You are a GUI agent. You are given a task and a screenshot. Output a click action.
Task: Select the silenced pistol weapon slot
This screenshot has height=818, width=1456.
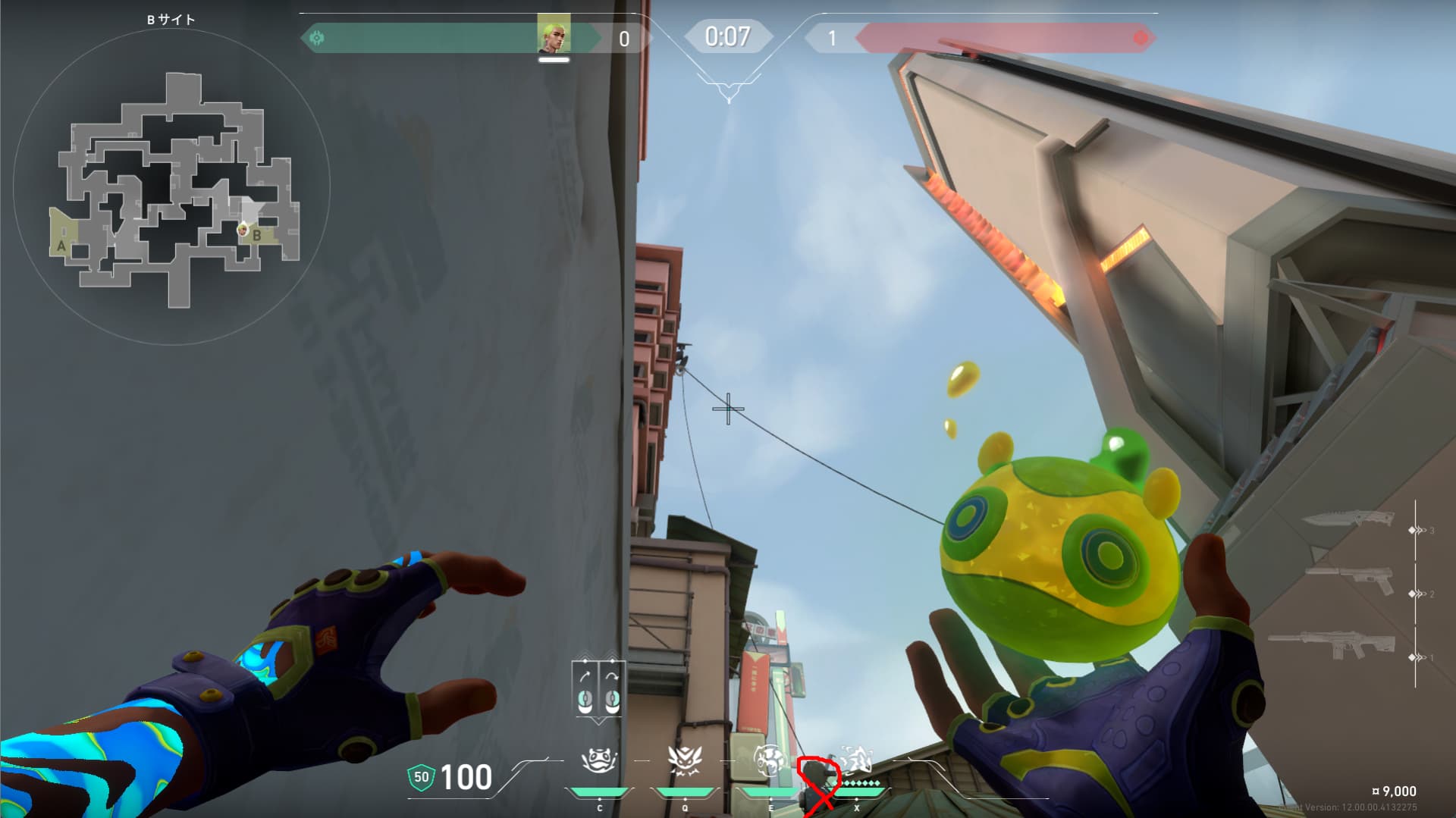1350,580
